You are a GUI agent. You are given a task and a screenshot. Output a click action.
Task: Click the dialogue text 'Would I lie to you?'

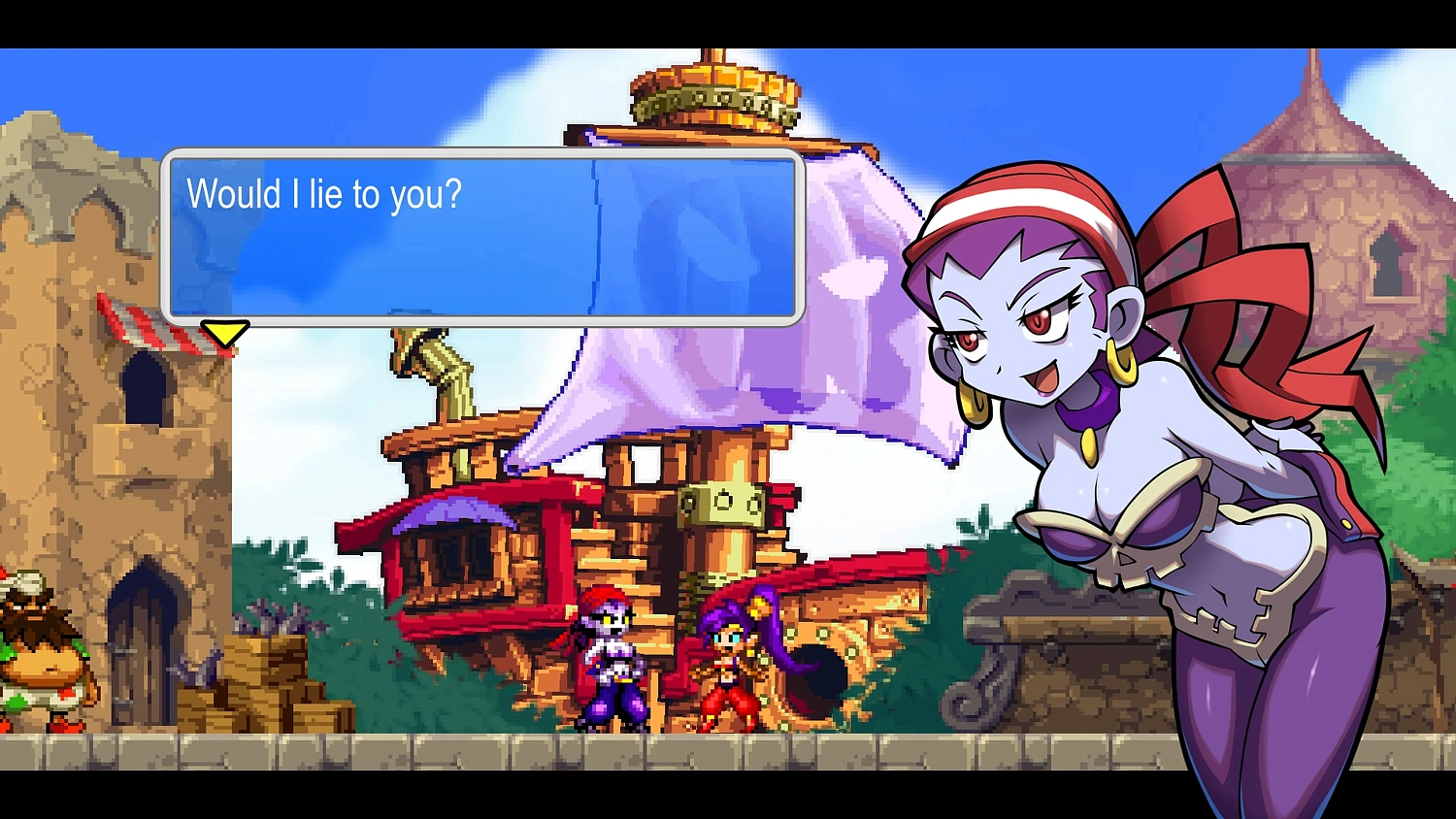327,194
